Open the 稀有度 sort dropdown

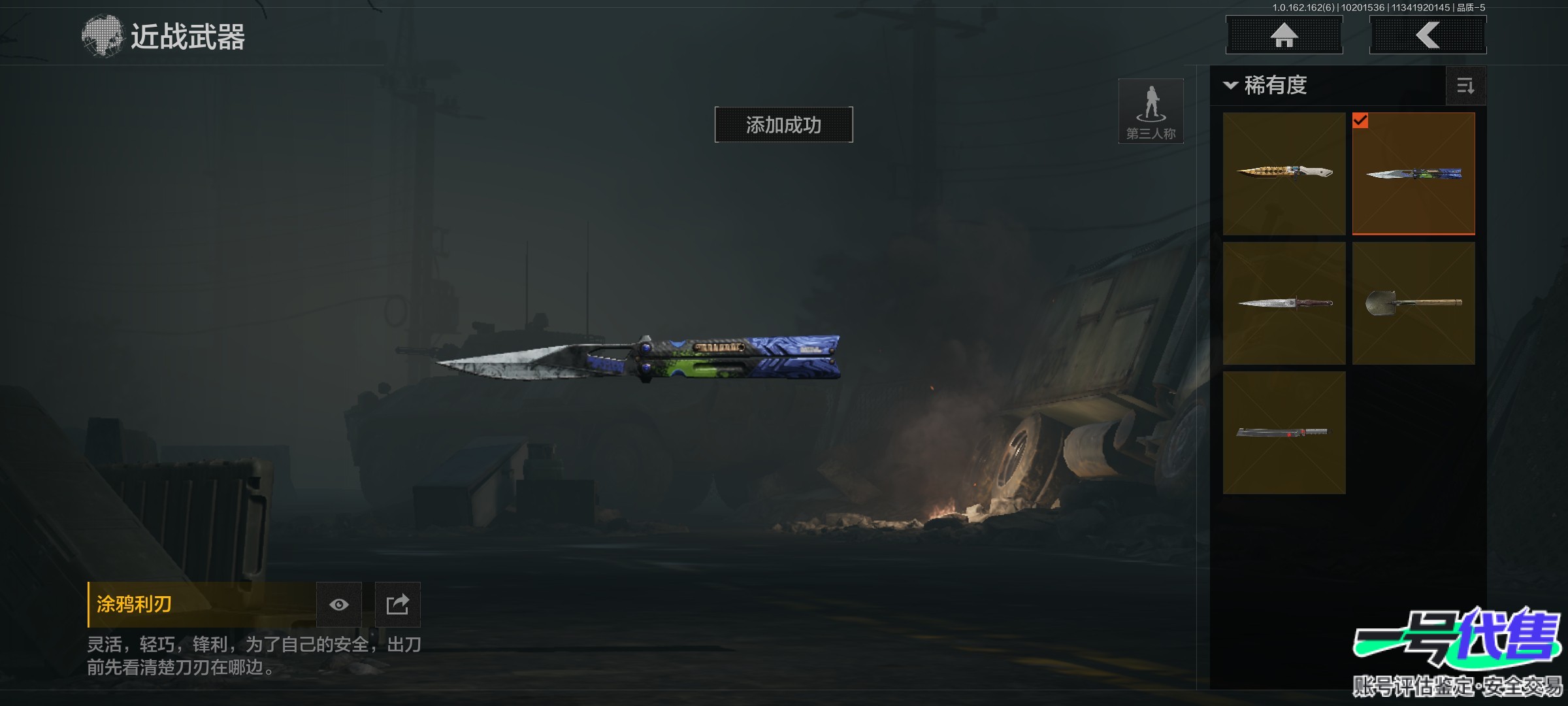(x=1266, y=86)
